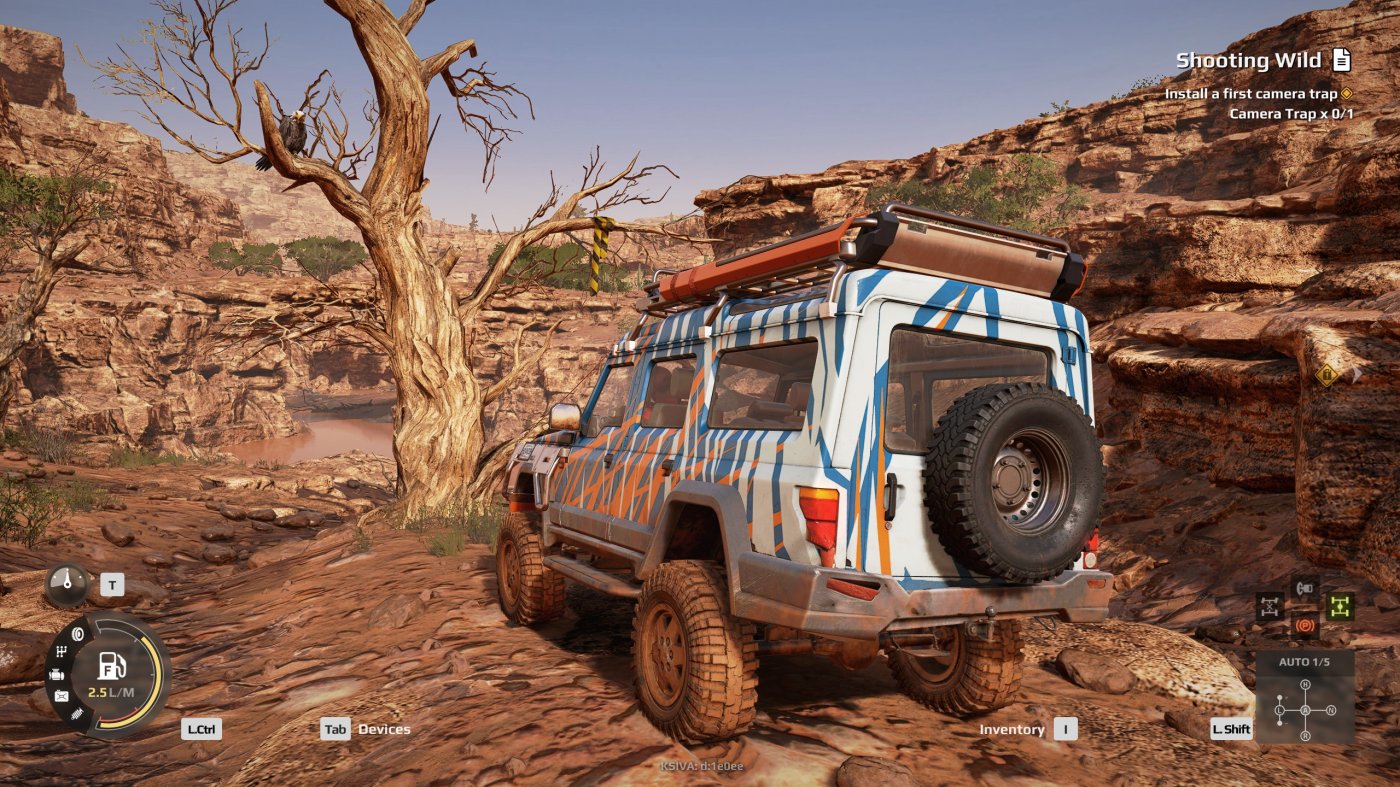
Task: Toggle the green all-wheel drive icon
Action: coord(1340,606)
